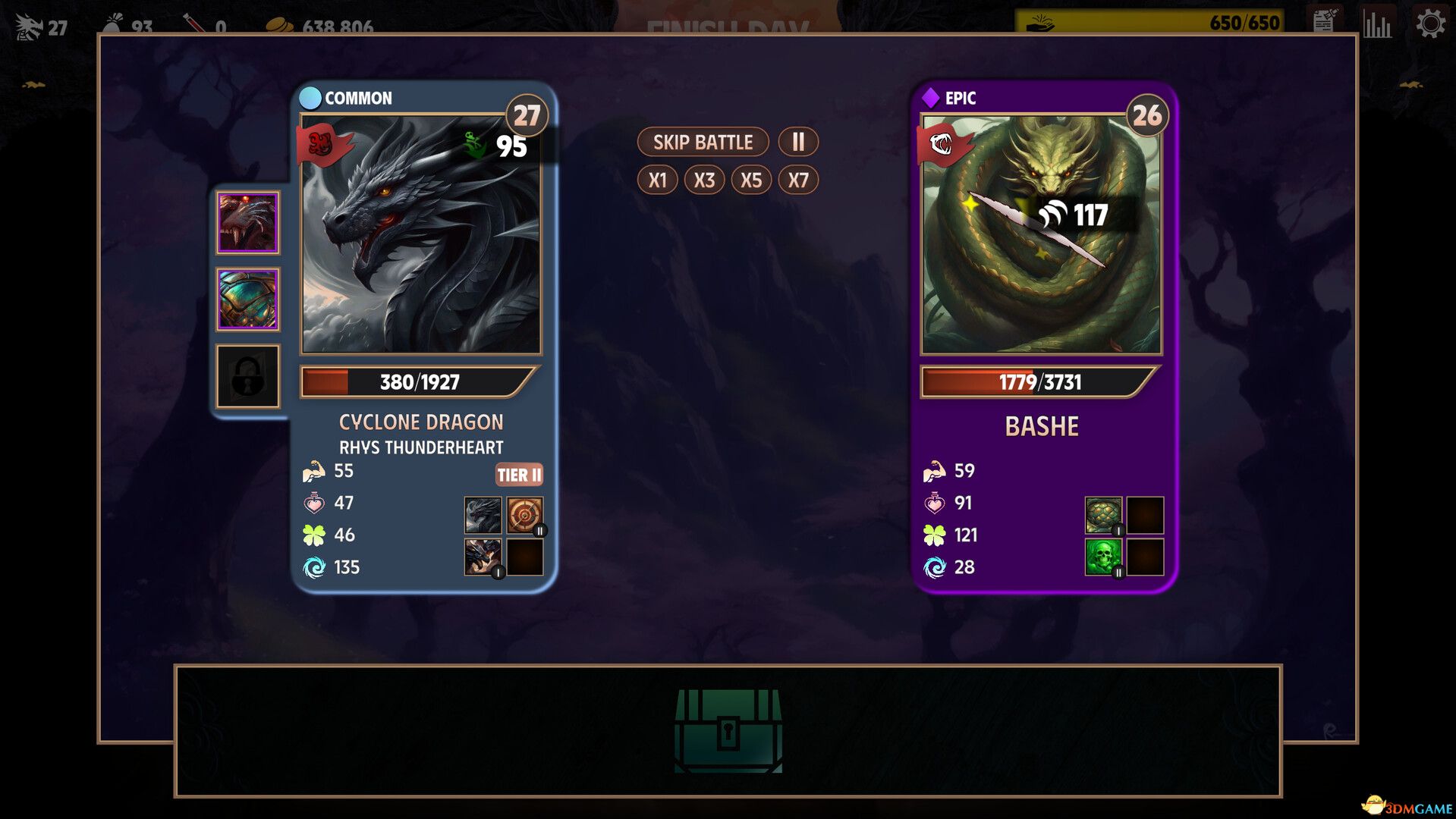Click the Tier II badge
Image resolution: width=1456 pixels, height=819 pixels.
pos(519,475)
